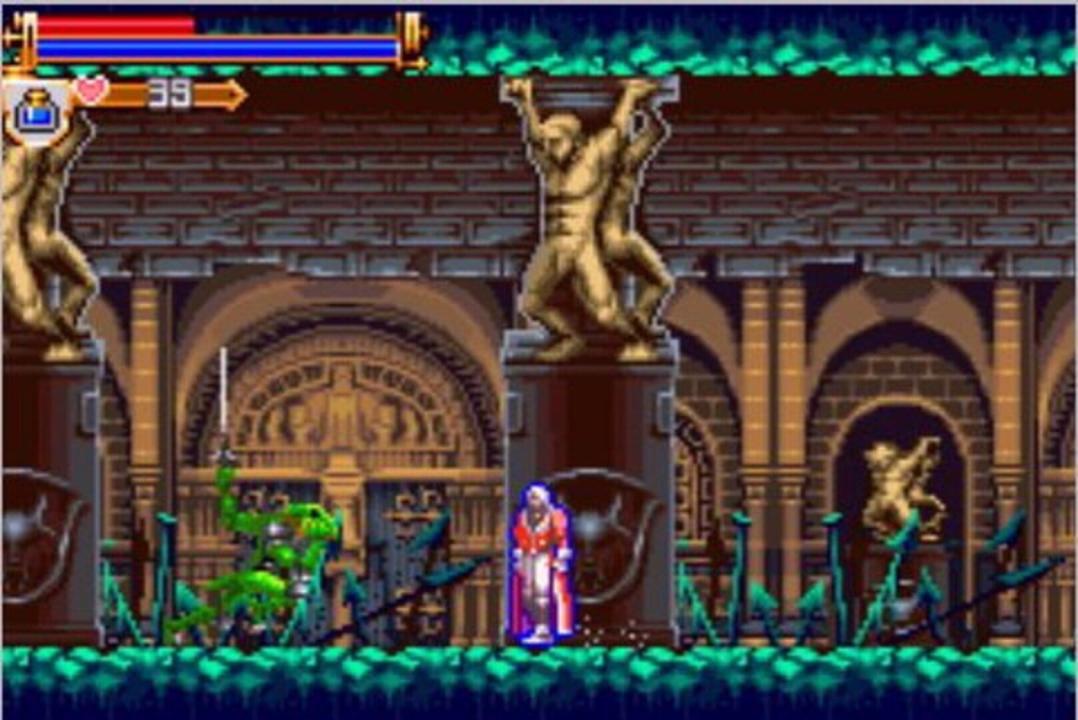The height and width of the screenshot is (720, 1078).
Task: Select the holy water subweapon icon
Action: 38,111
